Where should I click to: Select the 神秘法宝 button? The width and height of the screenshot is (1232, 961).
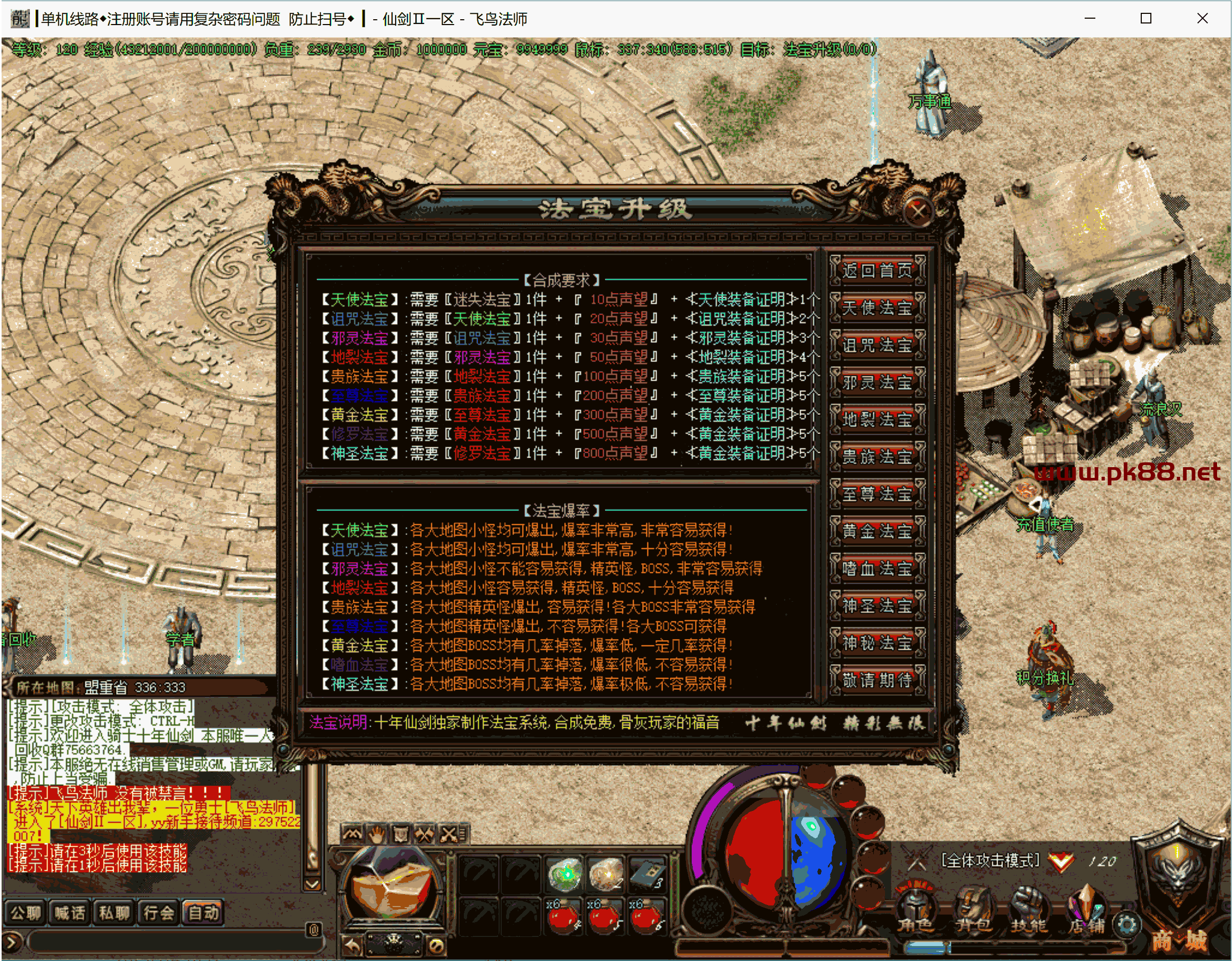click(x=876, y=643)
